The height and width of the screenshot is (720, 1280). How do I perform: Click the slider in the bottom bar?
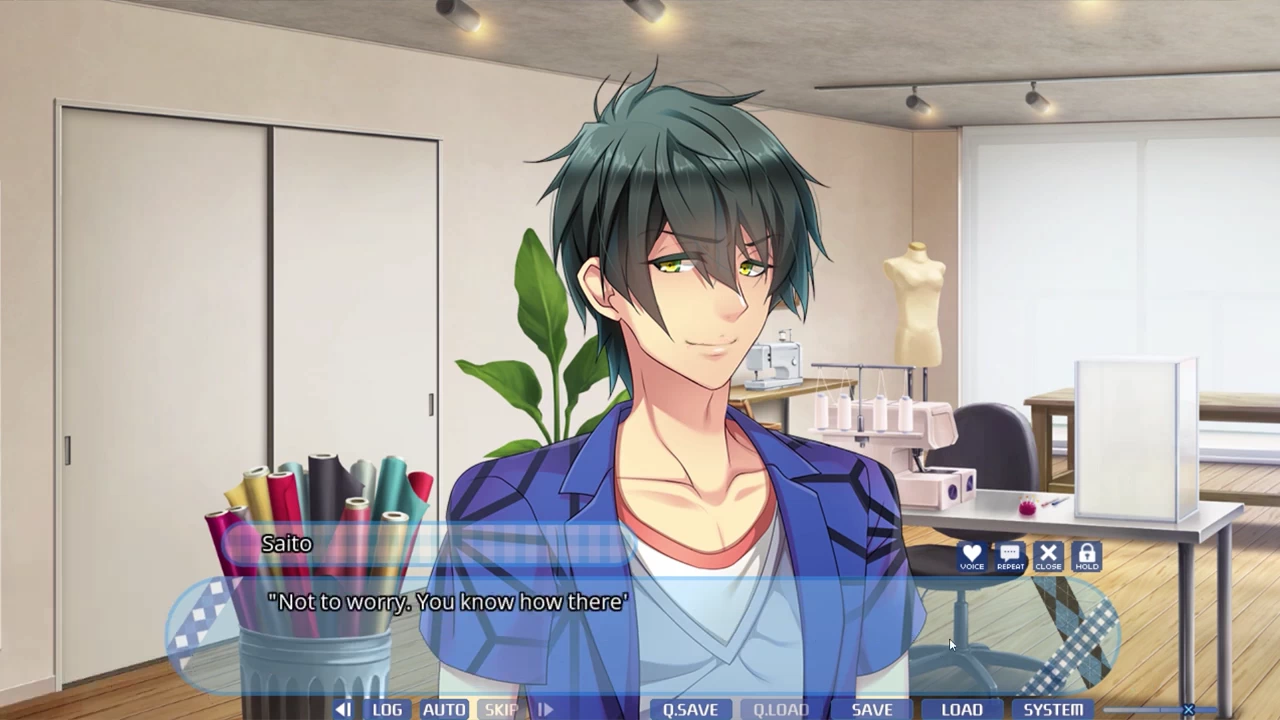tap(1188, 710)
